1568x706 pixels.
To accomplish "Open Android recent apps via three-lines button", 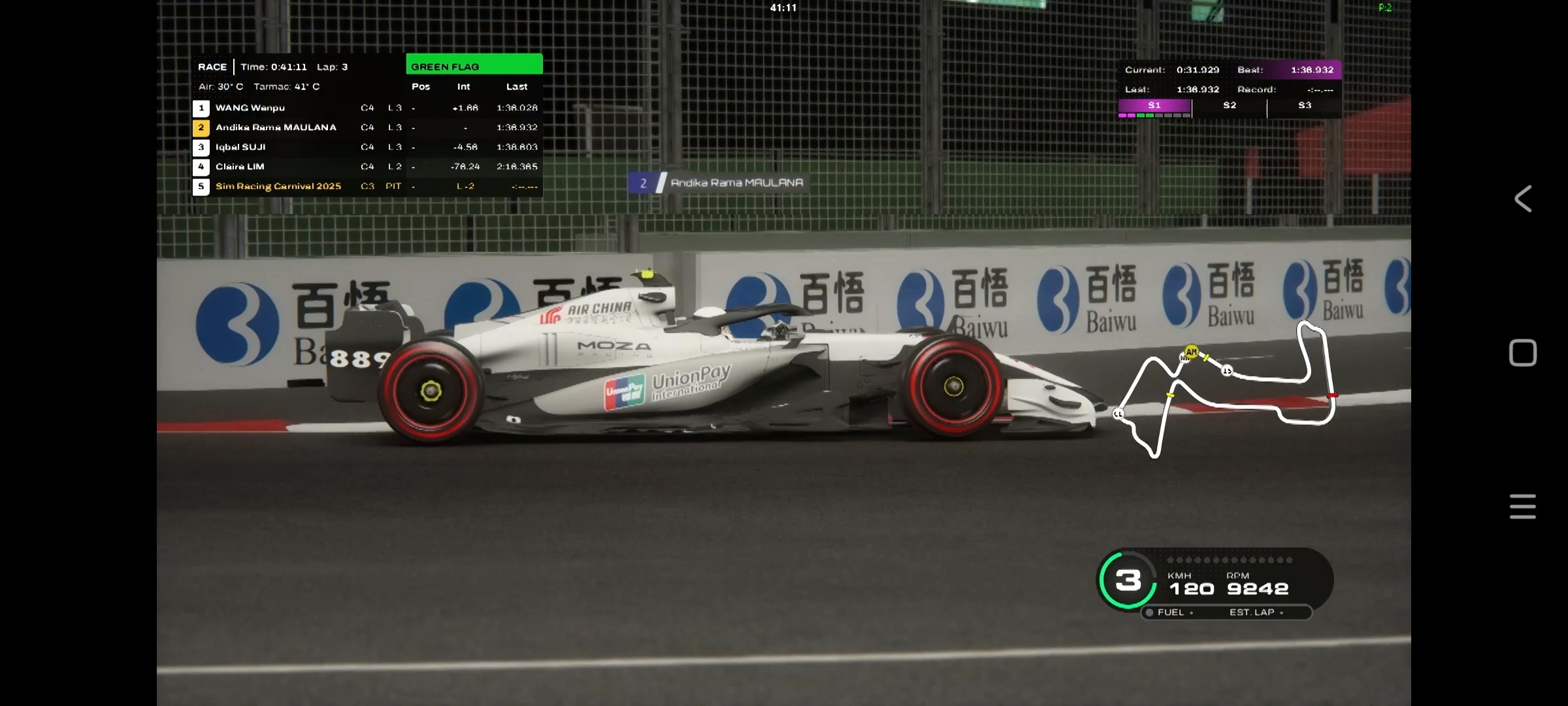I will coord(1523,507).
